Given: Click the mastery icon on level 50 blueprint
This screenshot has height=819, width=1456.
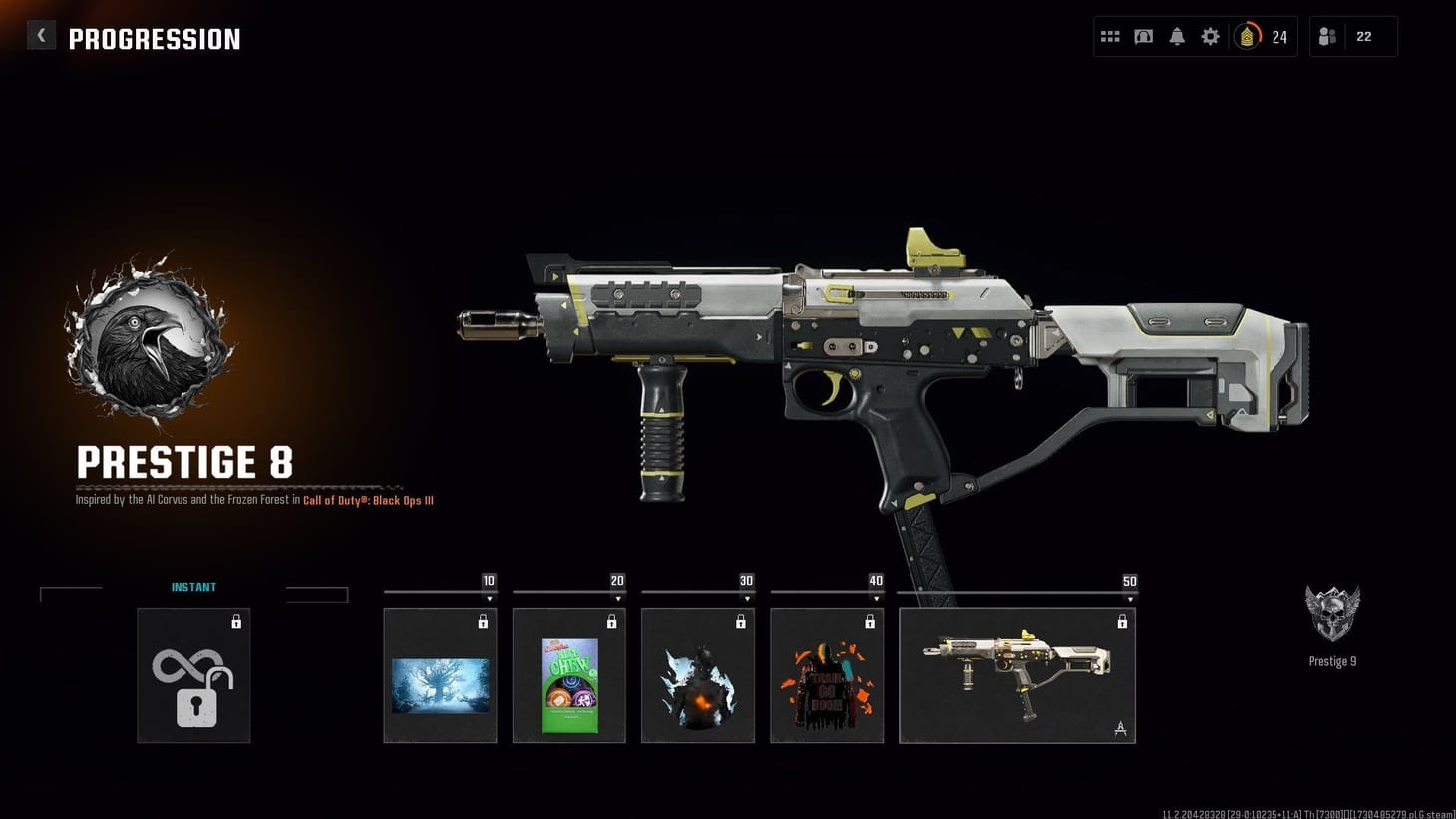Looking at the screenshot, I should (x=1121, y=729).
